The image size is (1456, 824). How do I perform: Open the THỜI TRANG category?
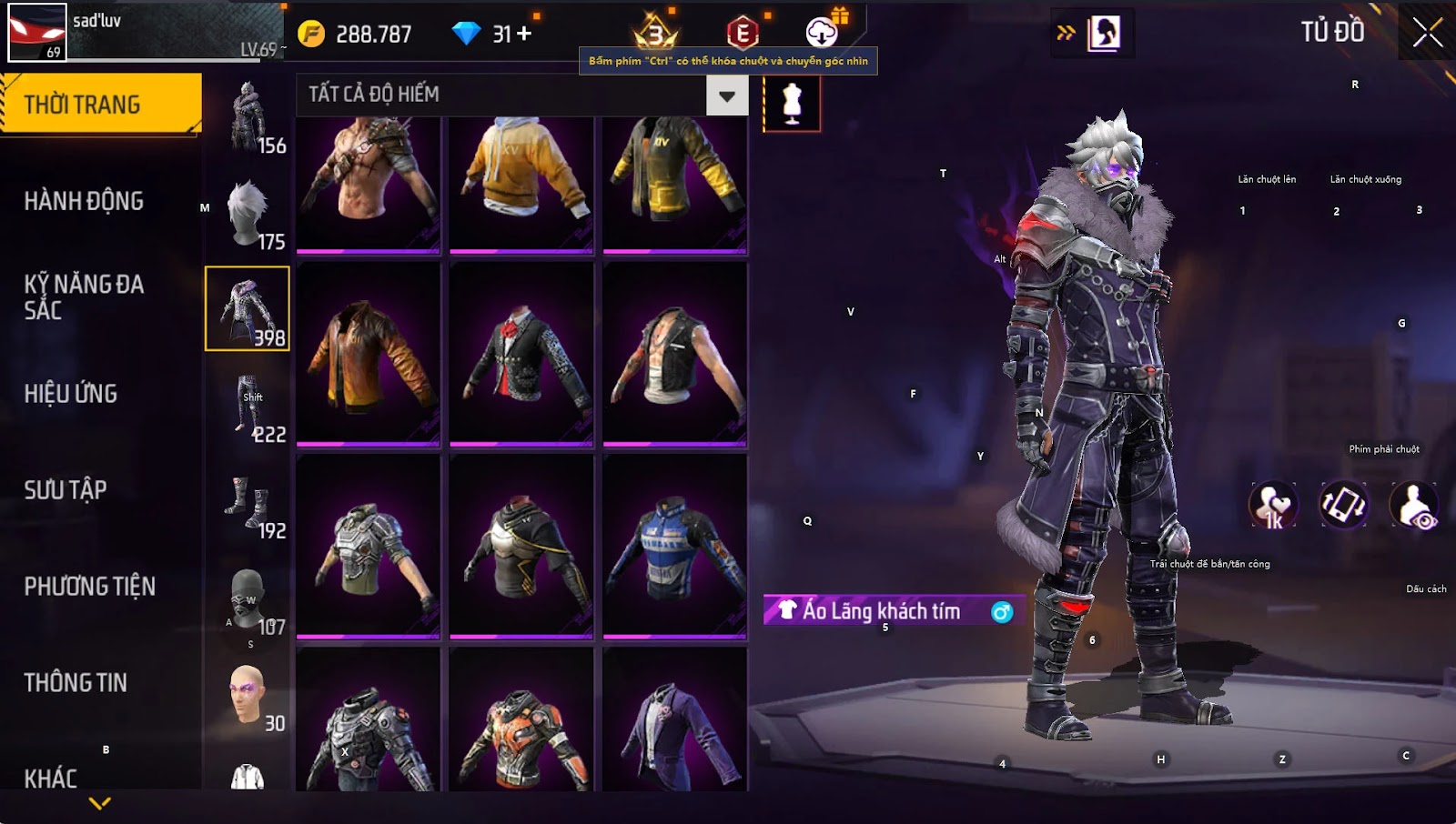[x=100, y=105]
